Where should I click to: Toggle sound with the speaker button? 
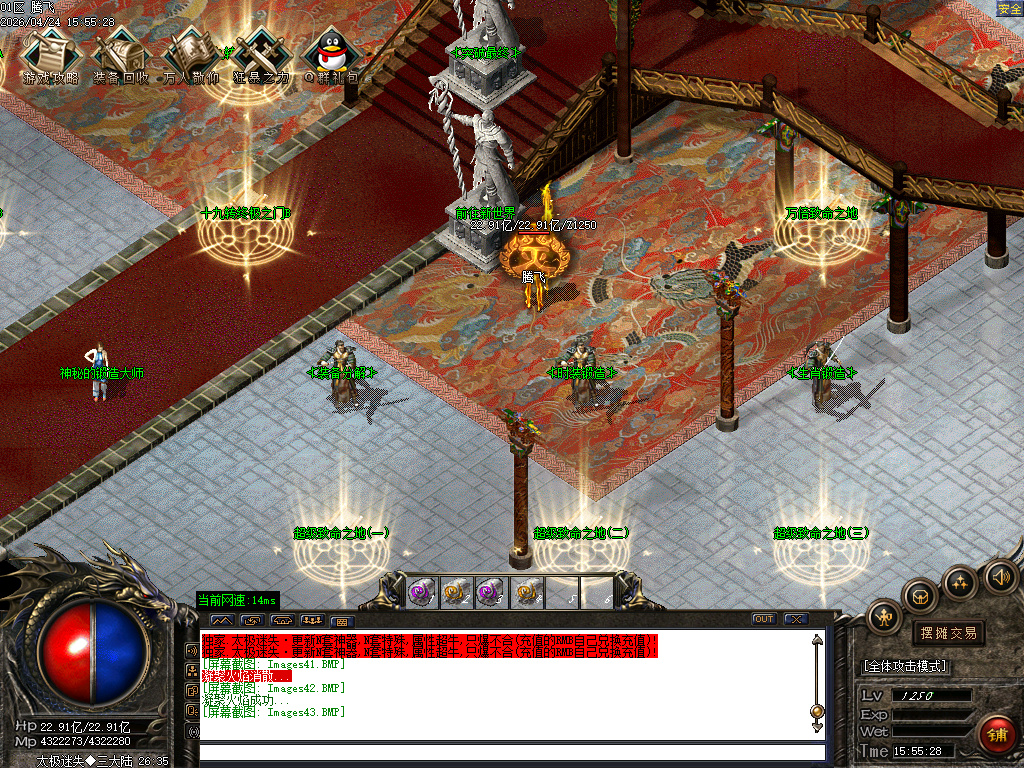(x=1000, y=575)
